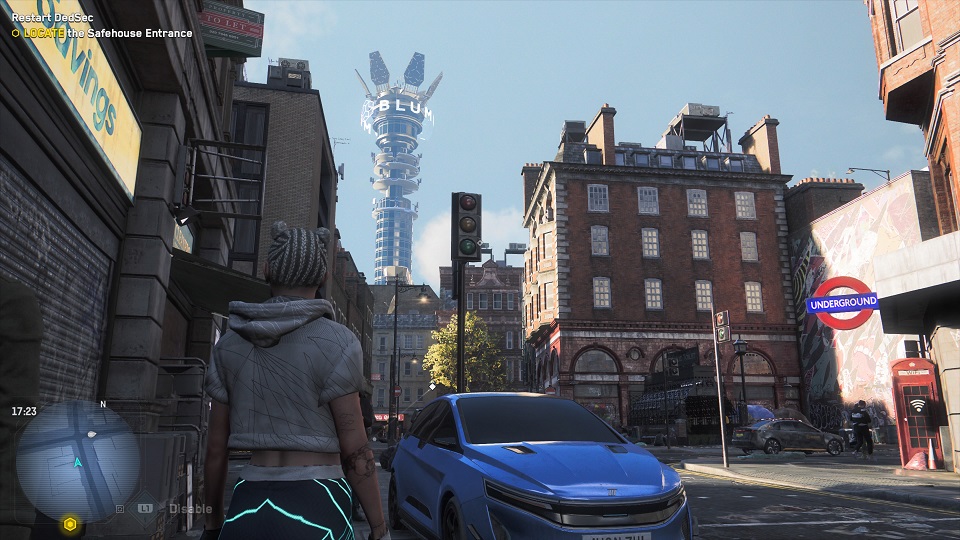Open the circular minimap

(78, 460)
